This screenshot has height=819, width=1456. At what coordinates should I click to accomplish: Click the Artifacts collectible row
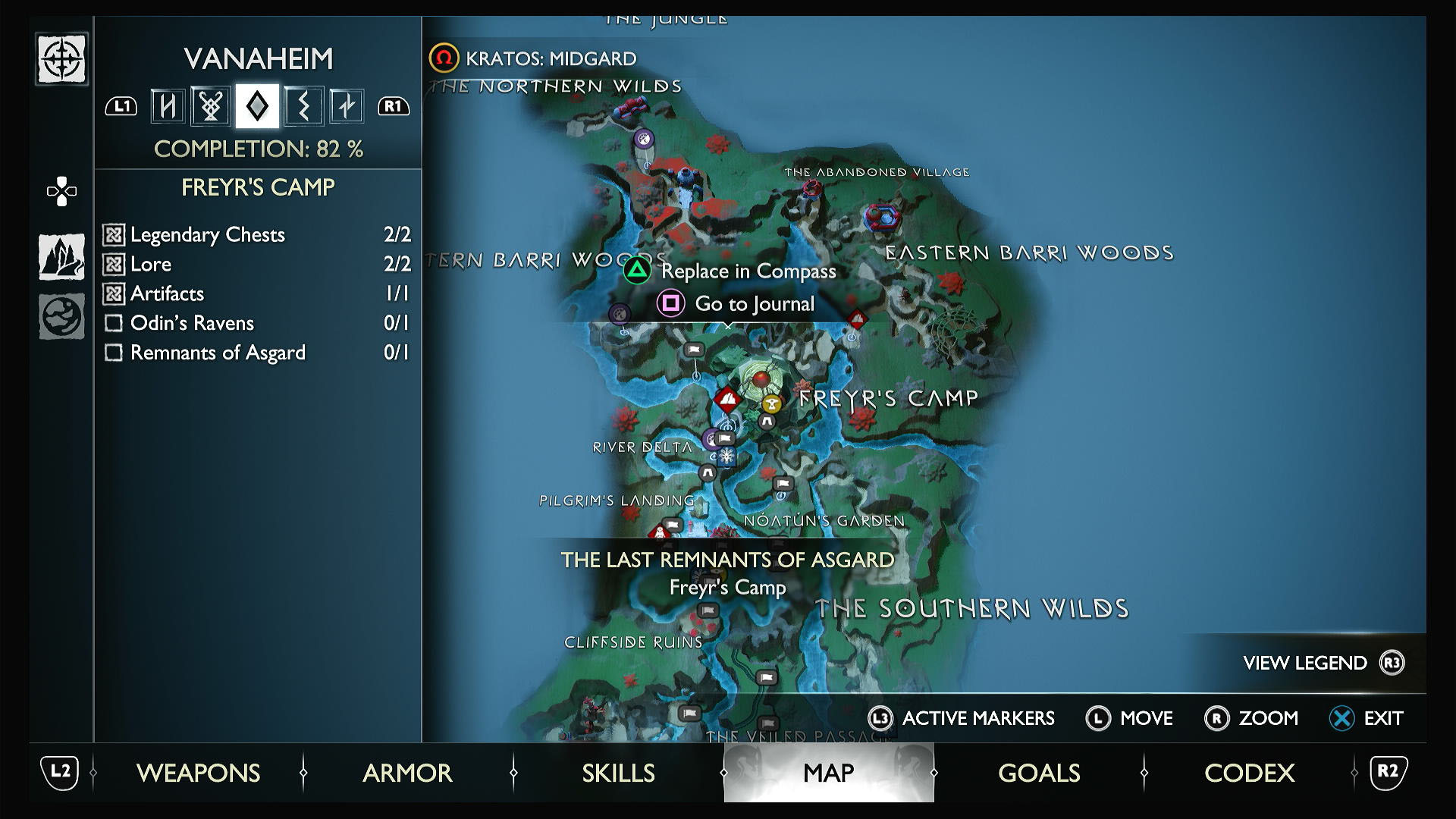(x=257, y=293)
